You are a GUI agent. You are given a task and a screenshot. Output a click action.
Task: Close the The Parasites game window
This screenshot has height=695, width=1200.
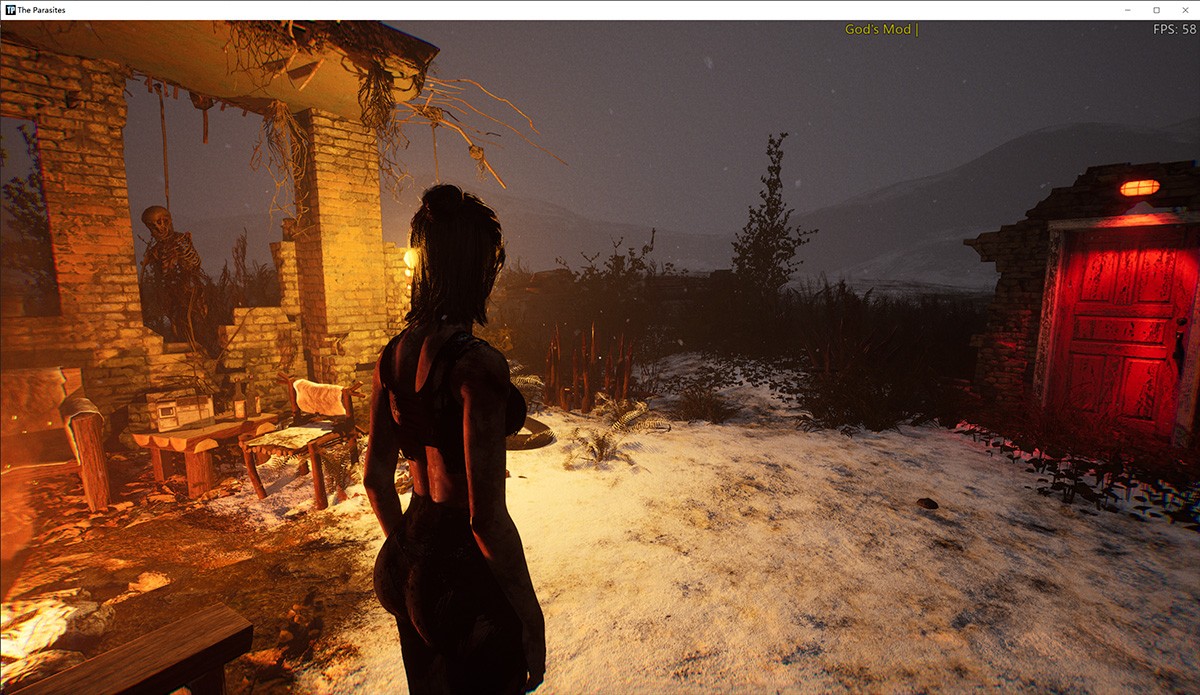(1184, 10)
